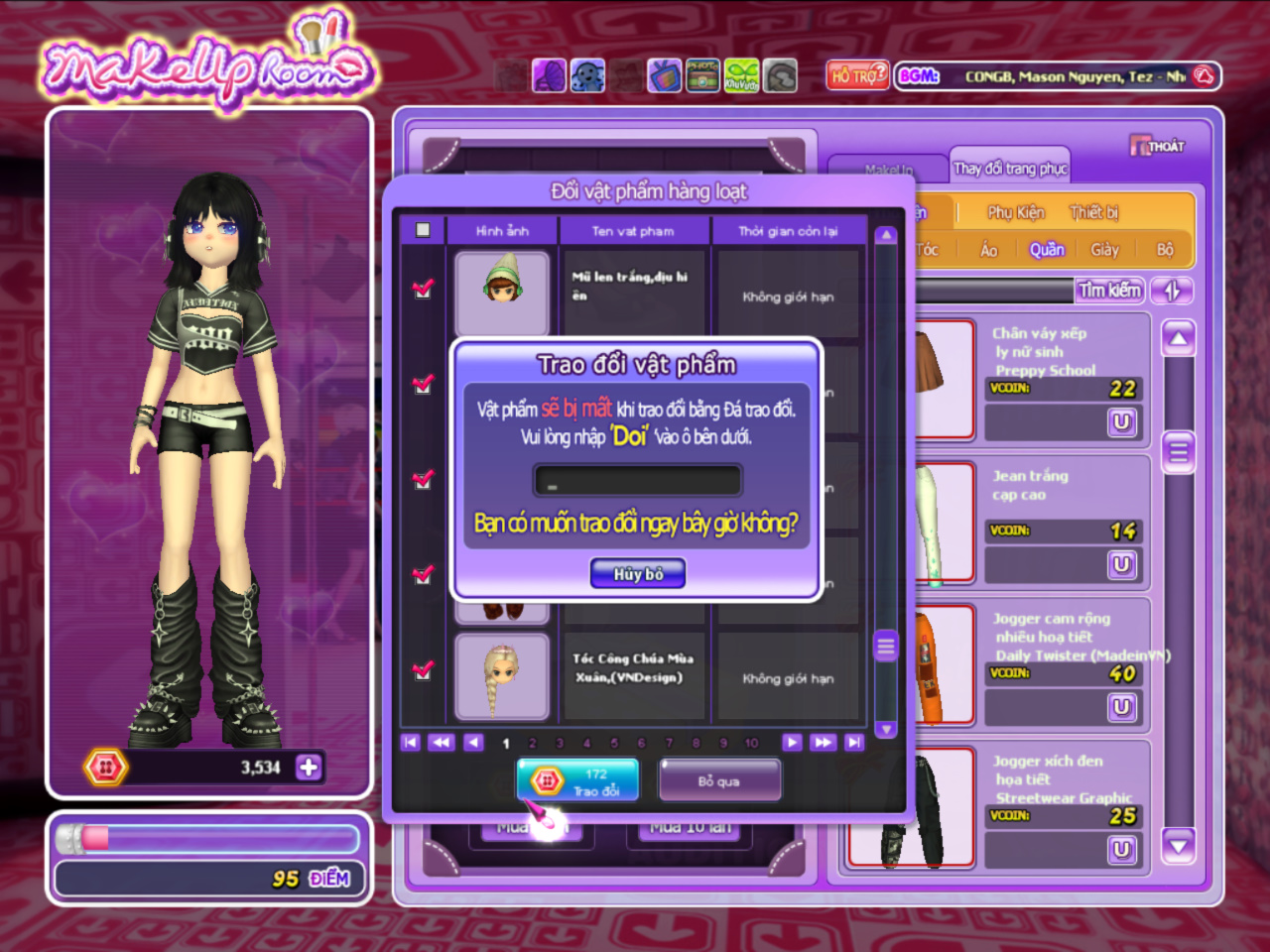Go to the next page of exchange items
1270x952 pixels.
point(791,742)
